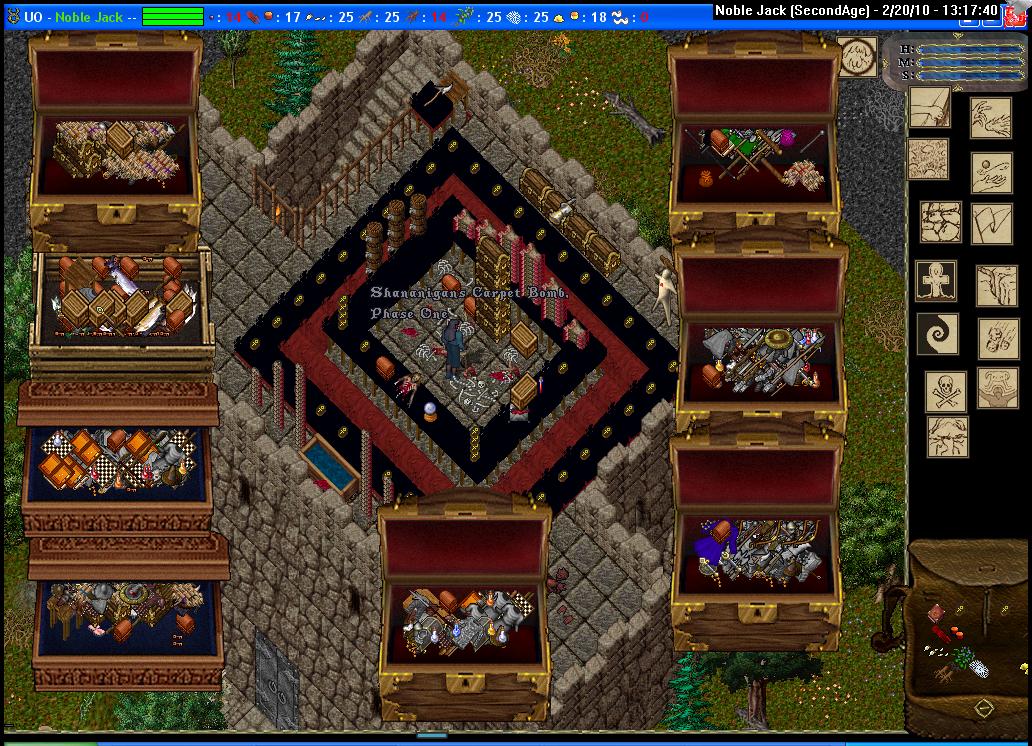Cast the ankh resurrection spell icon

click(x=936, y=281)
